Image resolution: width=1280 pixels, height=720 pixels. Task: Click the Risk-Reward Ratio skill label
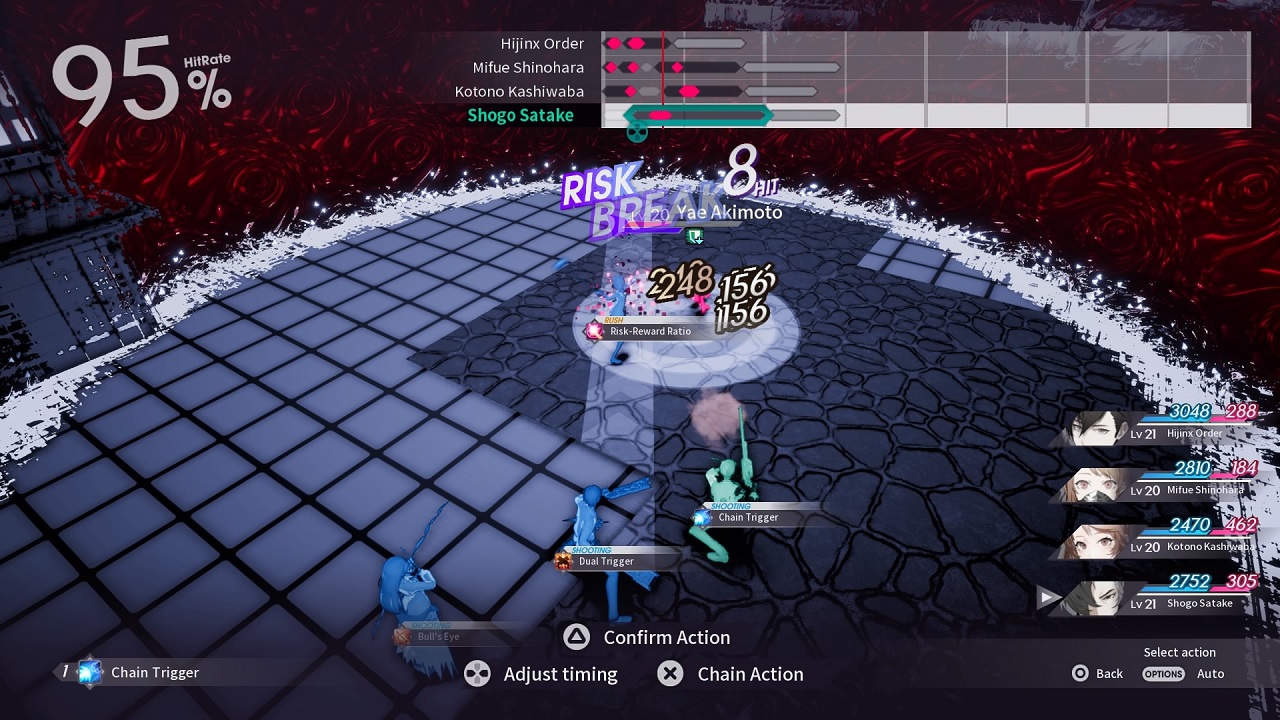click(x=650, y=331)
